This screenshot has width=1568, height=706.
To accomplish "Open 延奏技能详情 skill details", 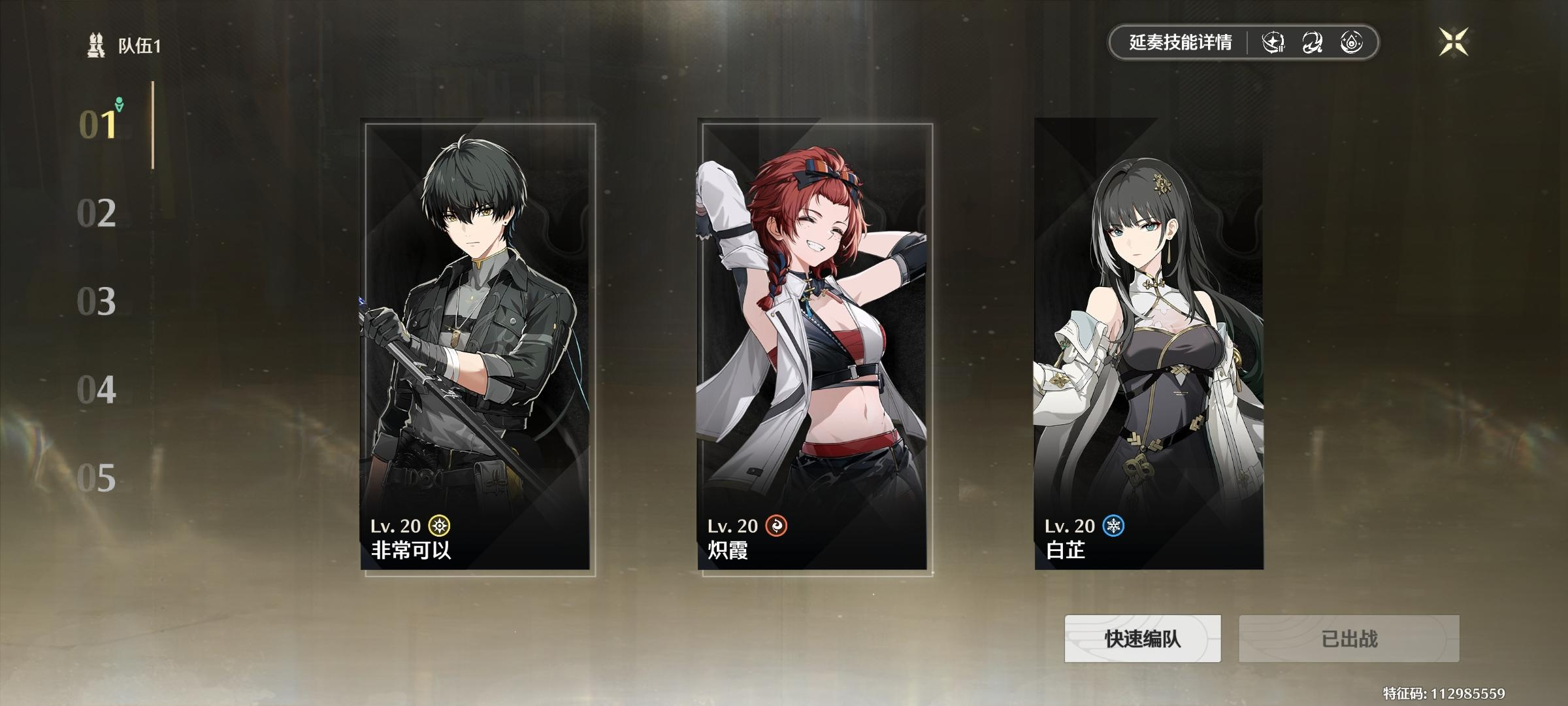I will pyautogui.click(x=1180, y=43).
